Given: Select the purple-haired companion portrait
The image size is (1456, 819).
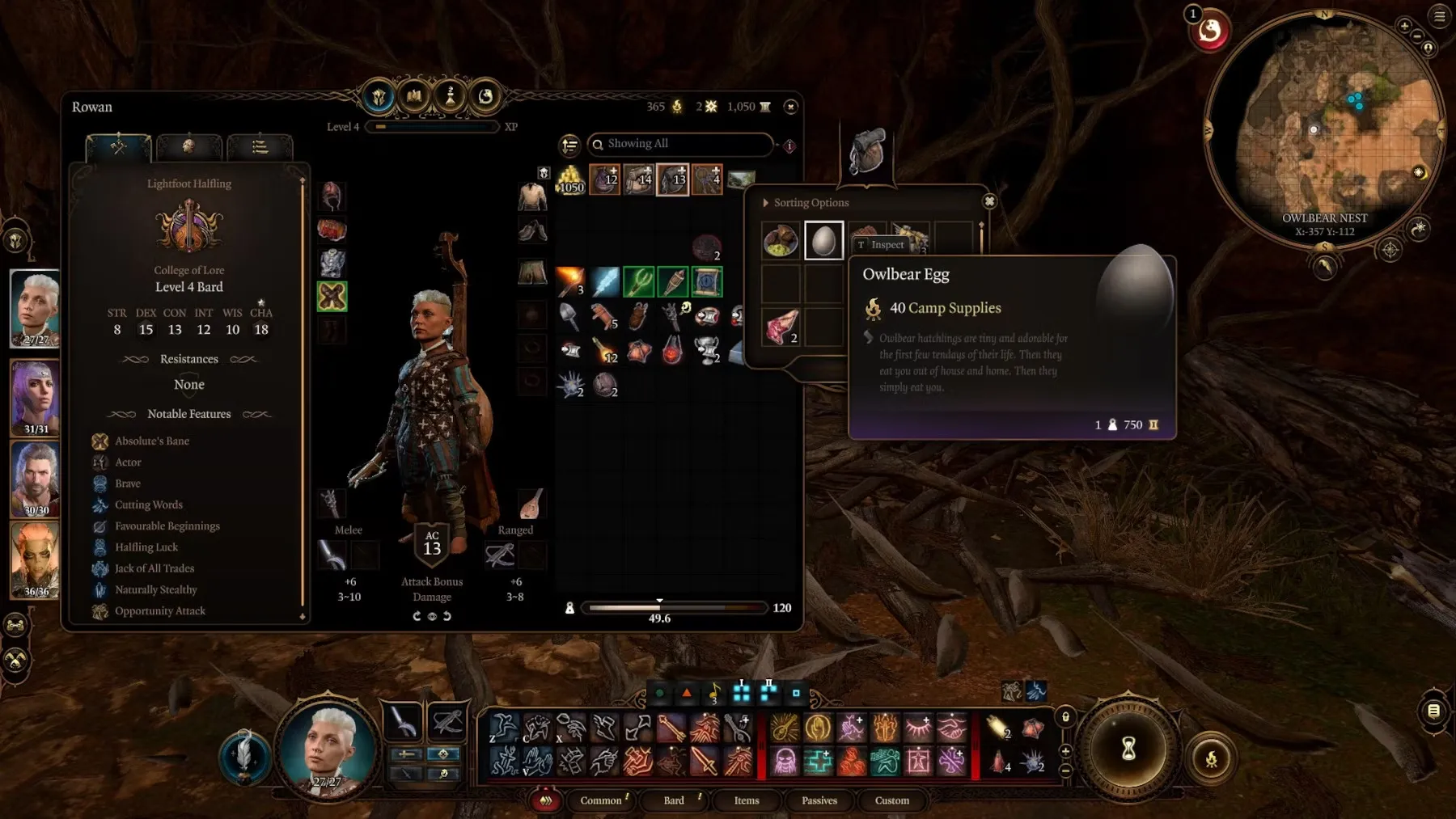Looking at the screenshot, I should [35, 396].
